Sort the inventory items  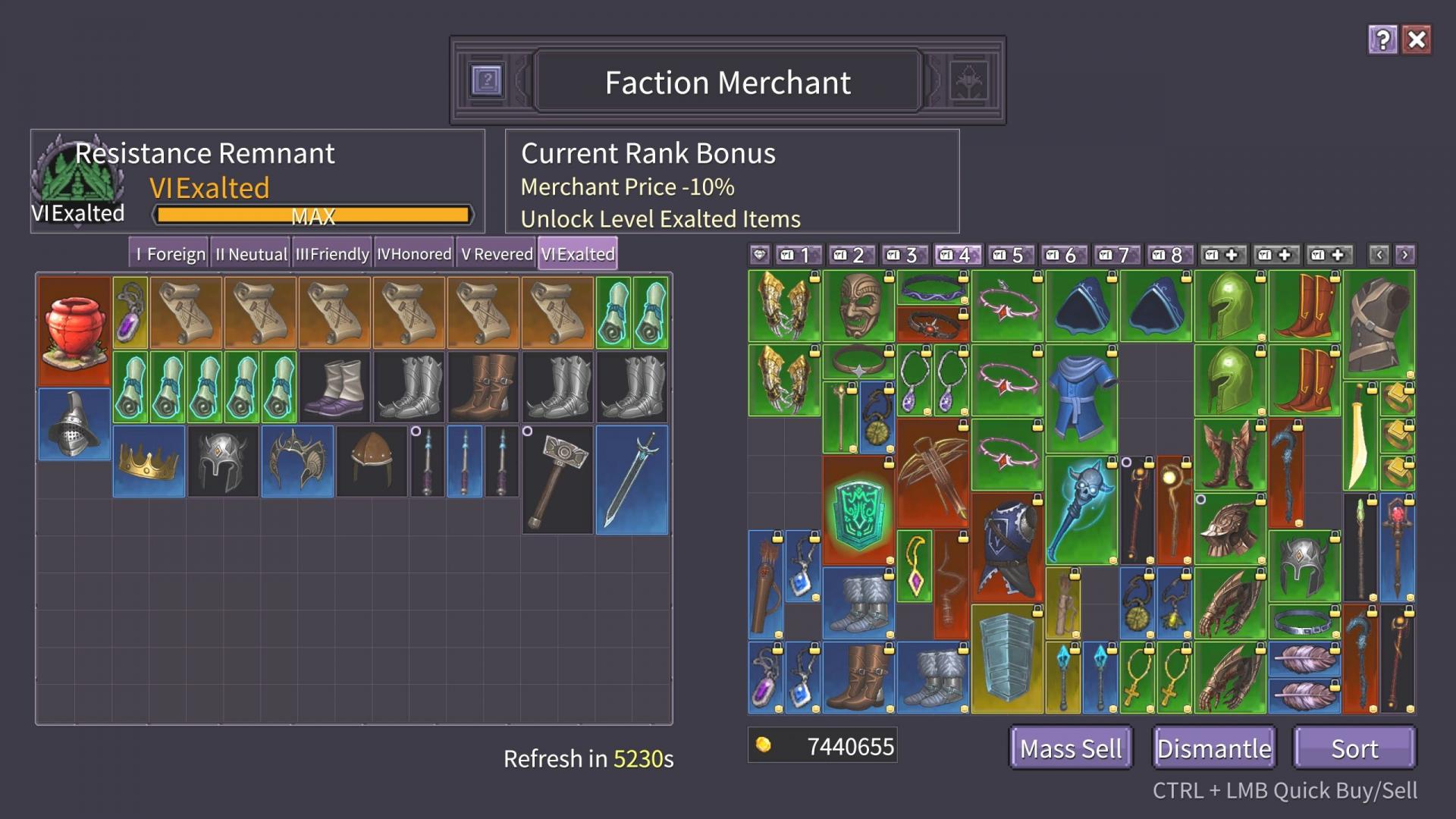point(1354,748)
